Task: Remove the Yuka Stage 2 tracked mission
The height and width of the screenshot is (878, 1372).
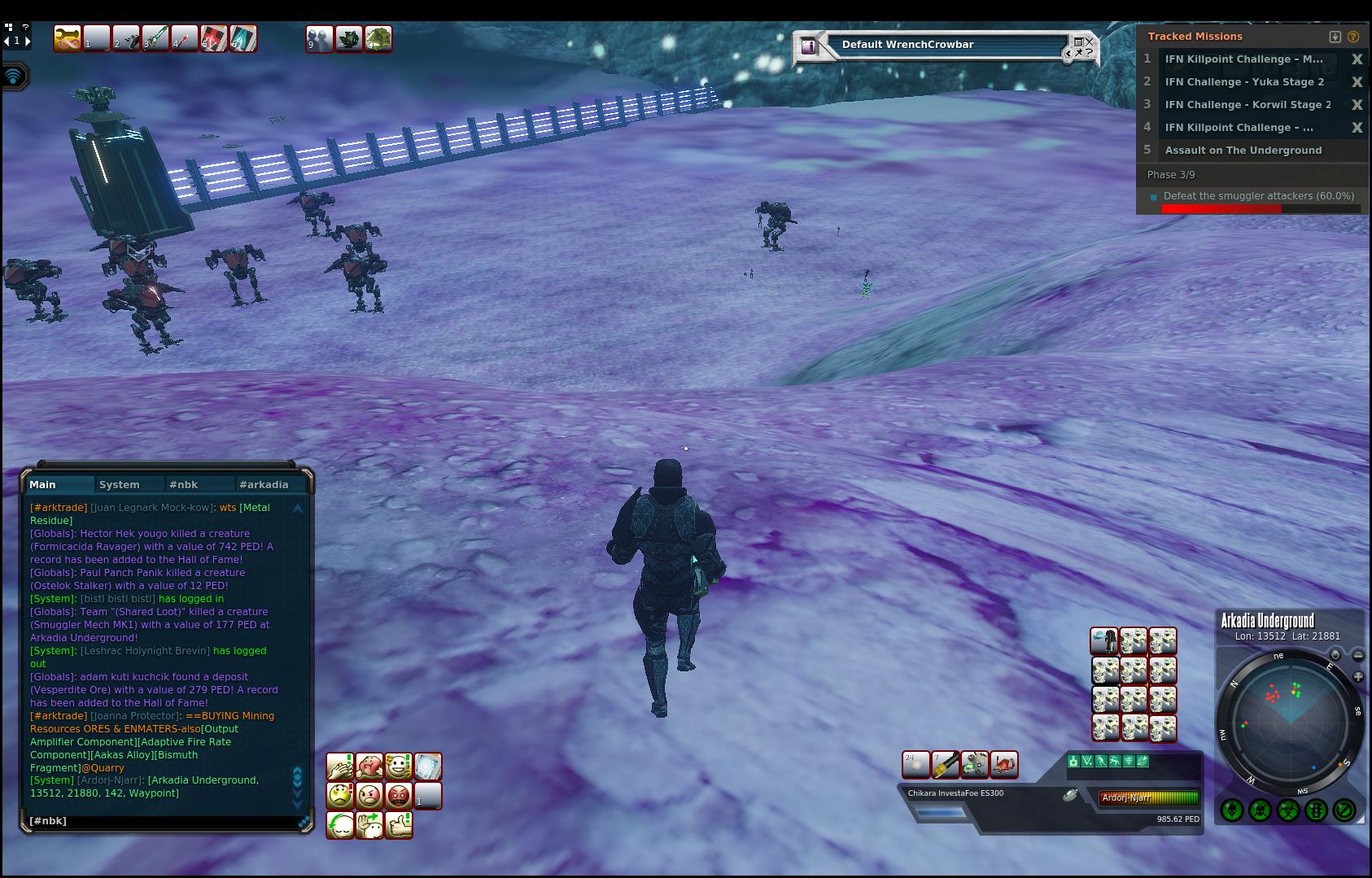Action: coord(1357,82)
